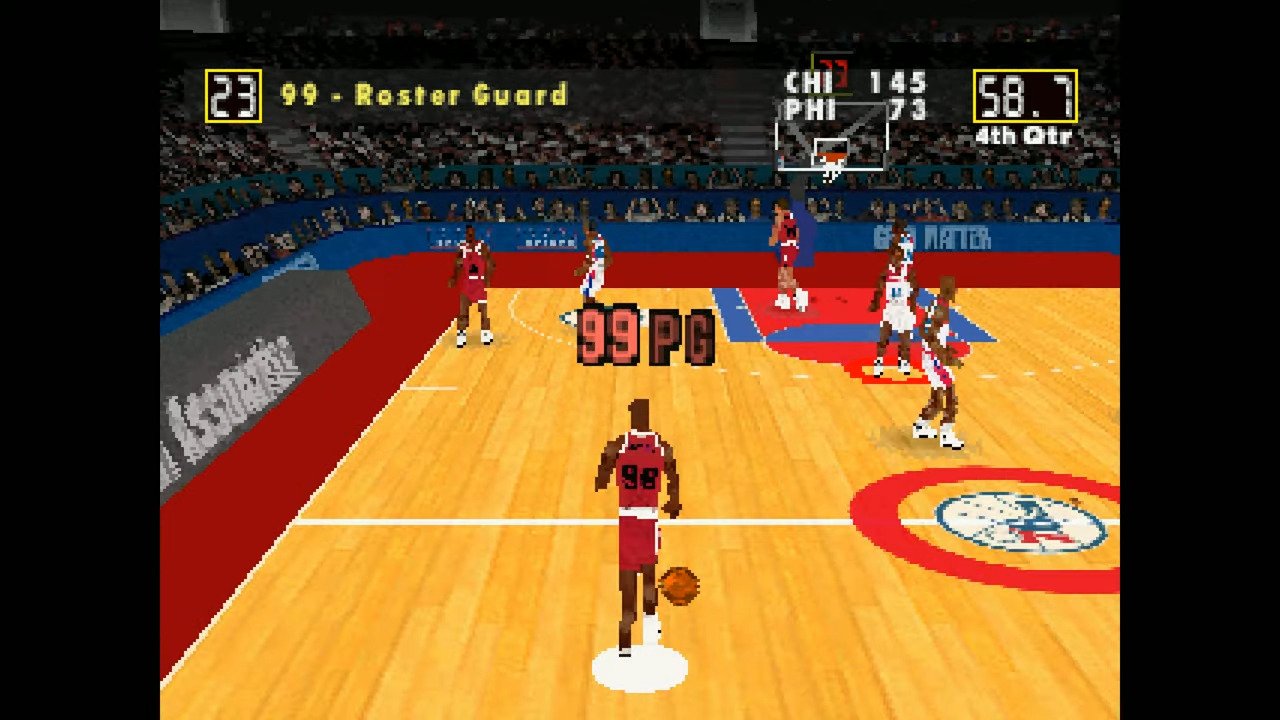Toggle the 99 PG player indicator
Viewport: 1280px width, 720px height.
(643, 335)
